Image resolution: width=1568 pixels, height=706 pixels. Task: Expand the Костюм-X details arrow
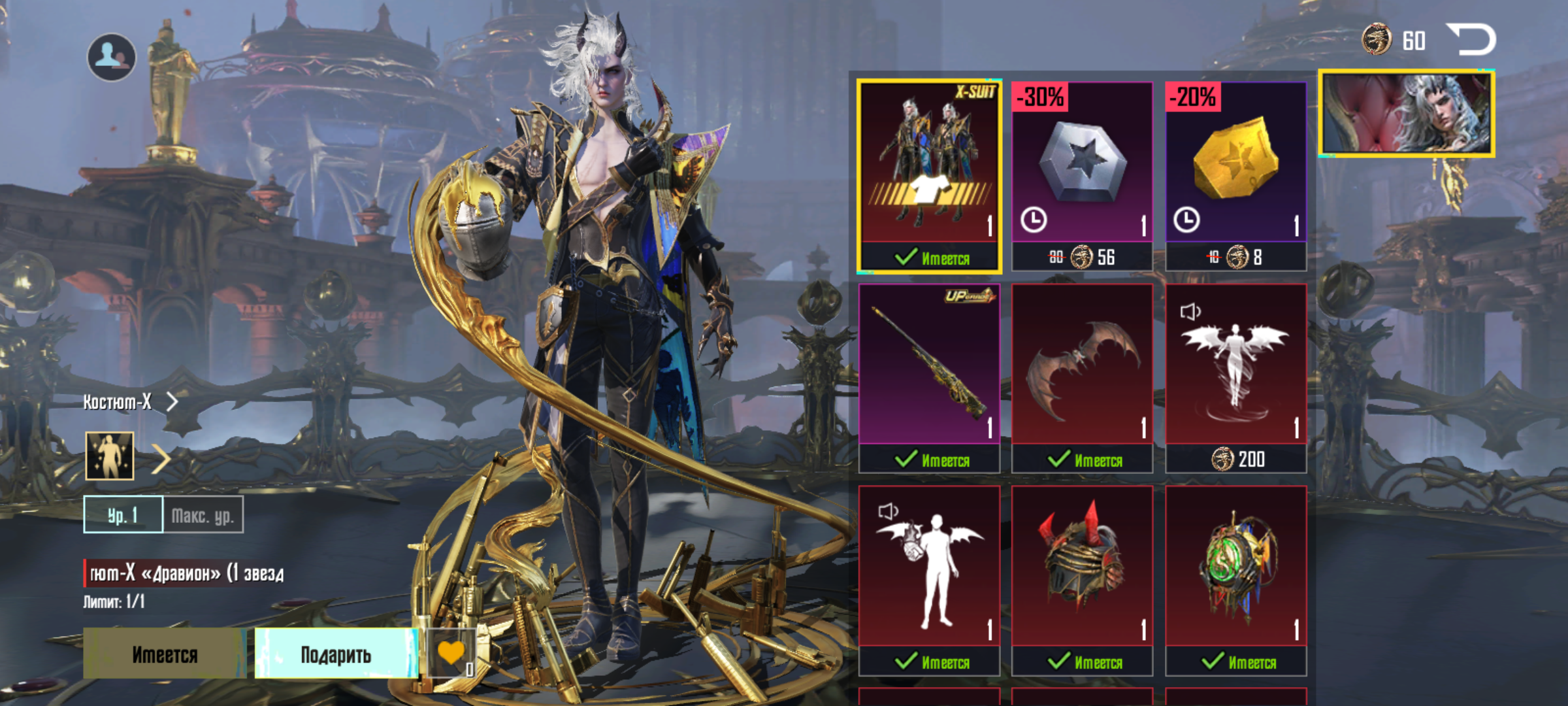pyautogui.click(x=172, y=401)
